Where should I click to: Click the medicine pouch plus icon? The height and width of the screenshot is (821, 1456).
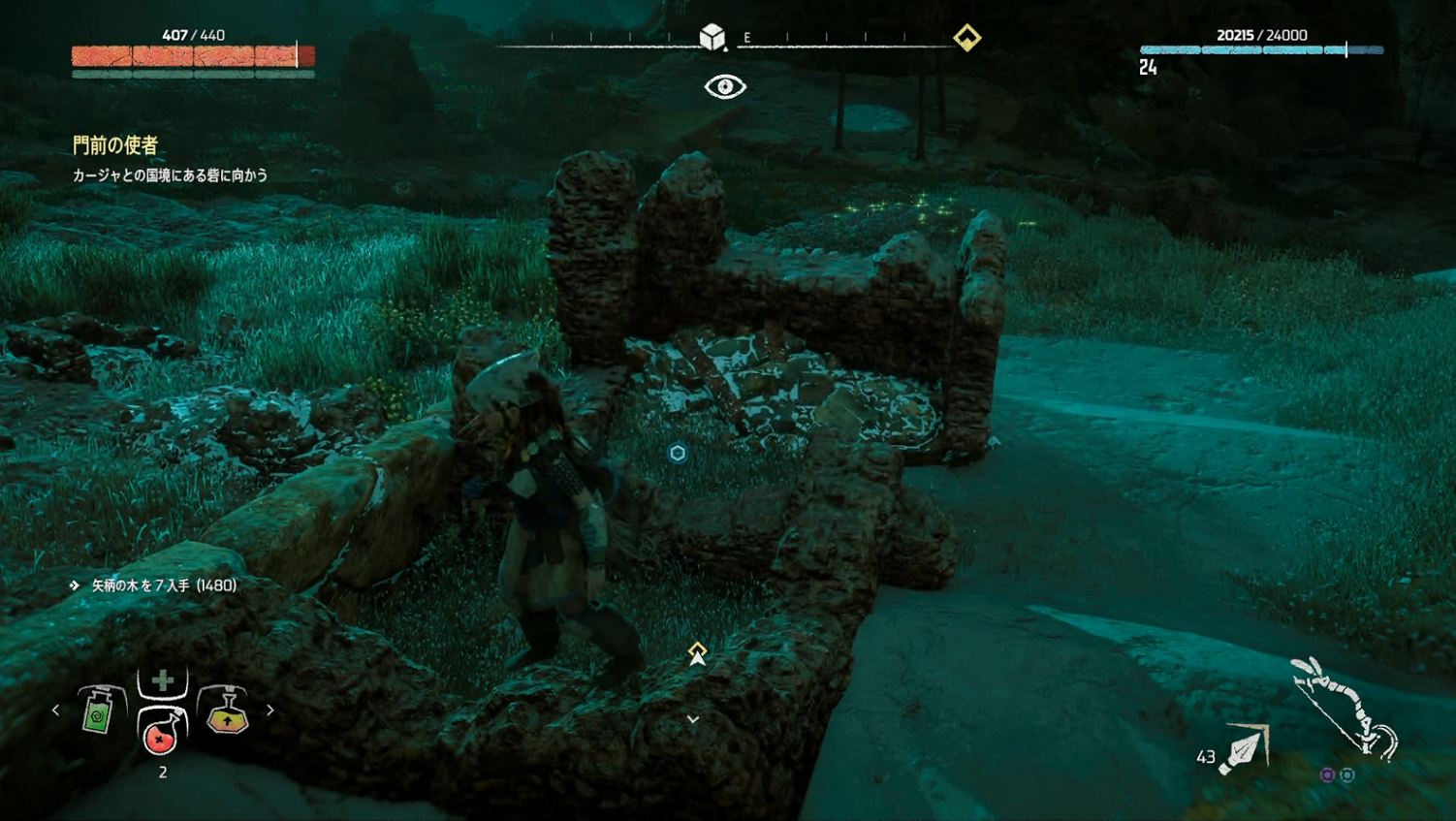162,680
